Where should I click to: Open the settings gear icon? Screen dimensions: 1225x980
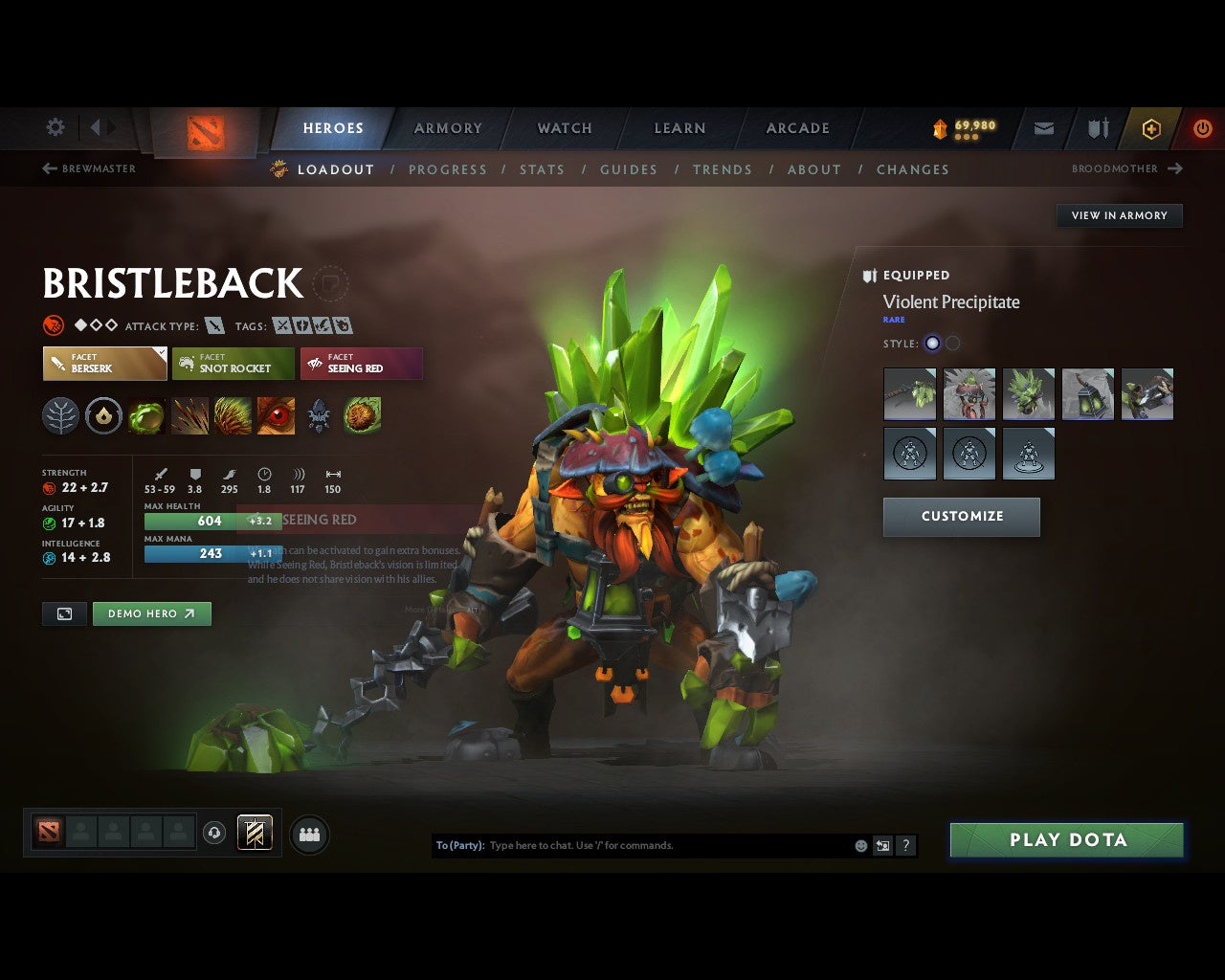(55, 127)
